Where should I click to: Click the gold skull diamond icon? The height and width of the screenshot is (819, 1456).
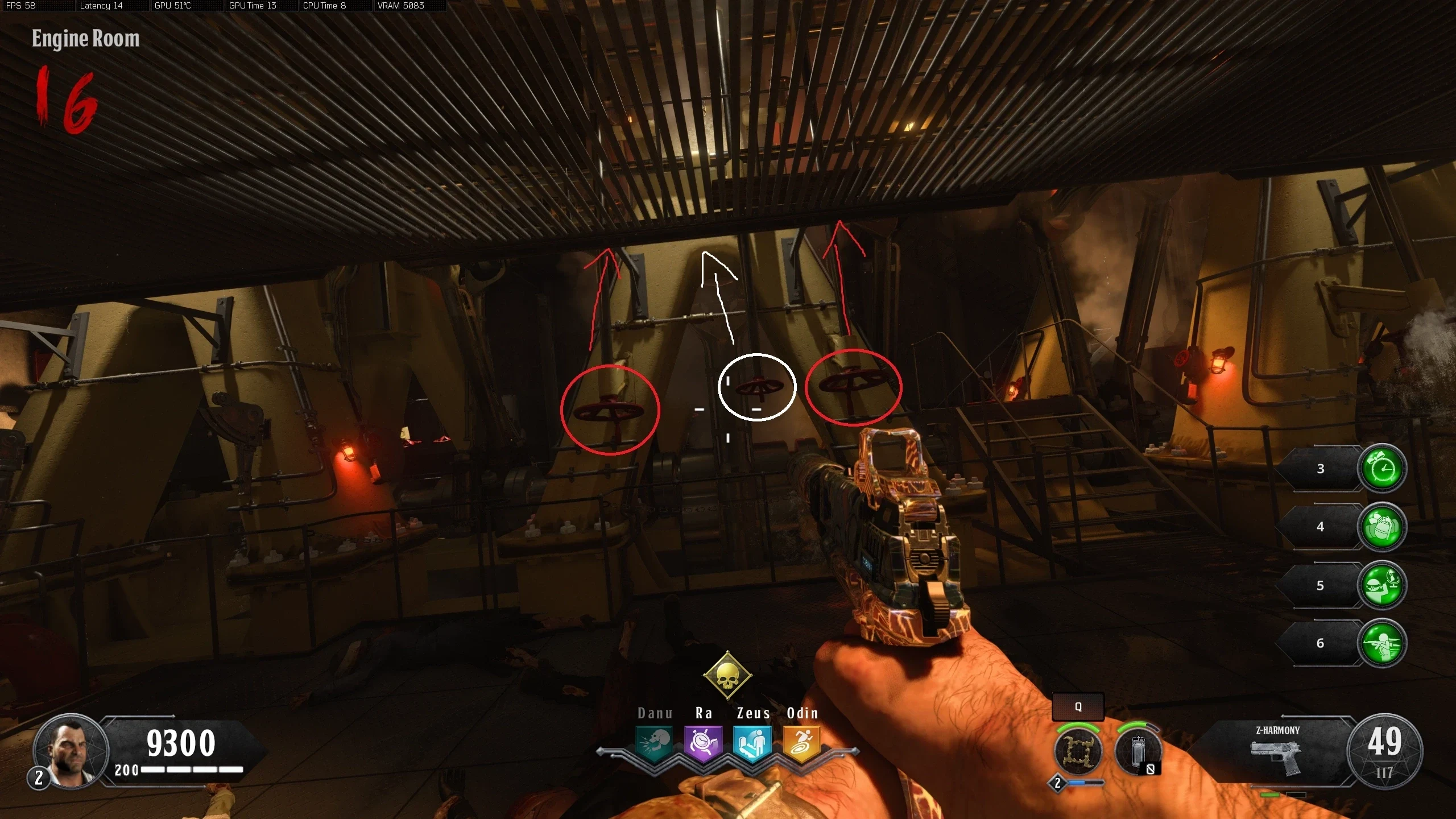tap(727, 676)
